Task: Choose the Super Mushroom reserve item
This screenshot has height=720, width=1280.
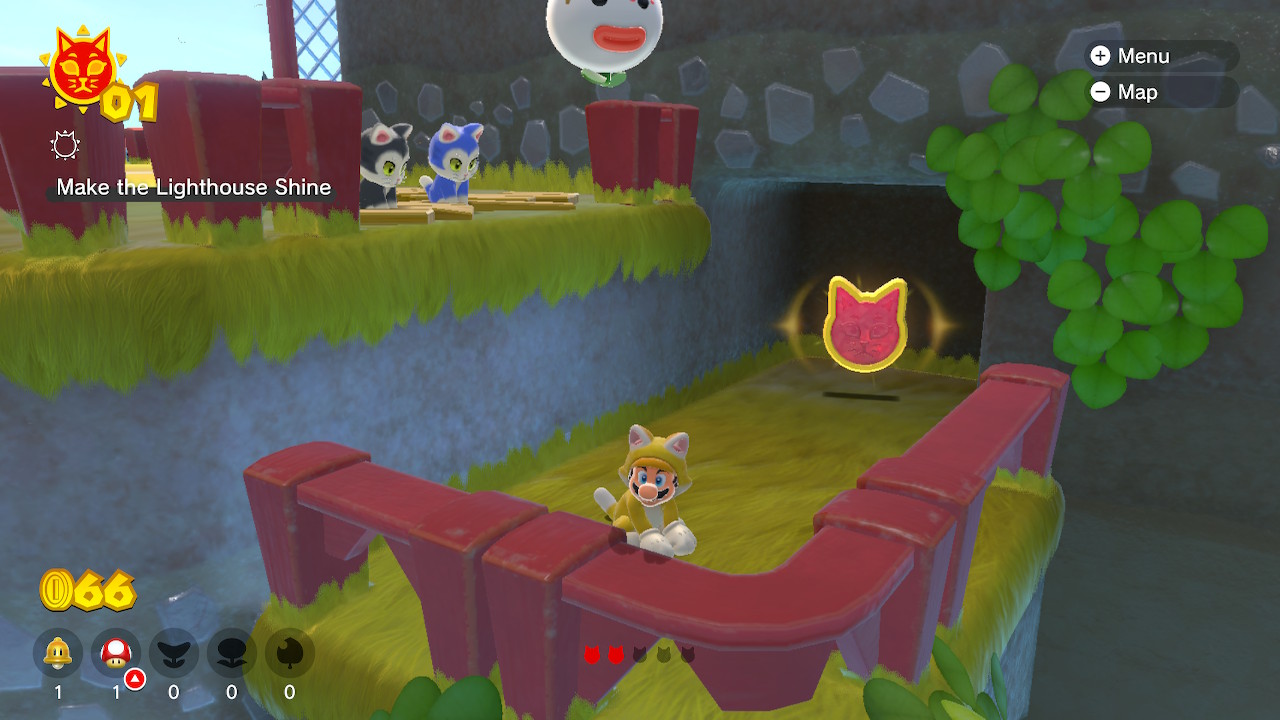Action: tap(116, 654)
